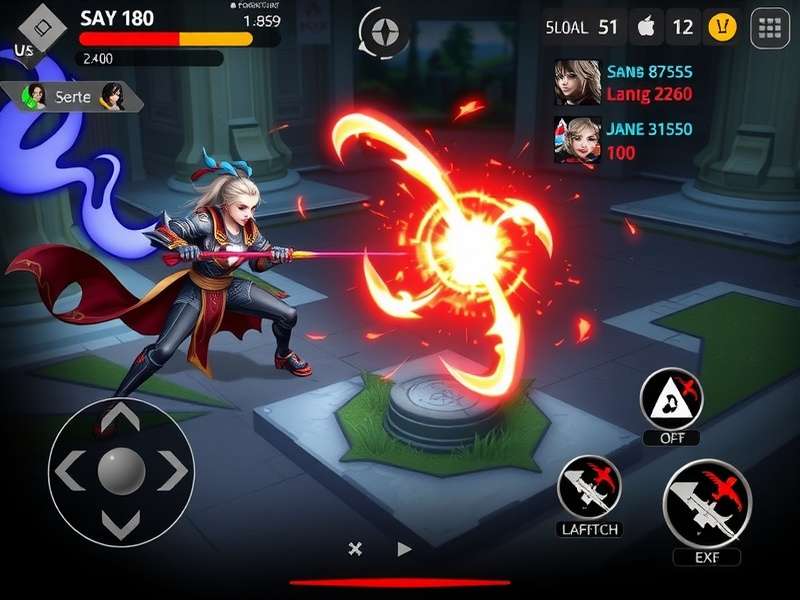Click the small X icon at bottom
This screenshot has height=600, width=800.
[x=354, y=548]
